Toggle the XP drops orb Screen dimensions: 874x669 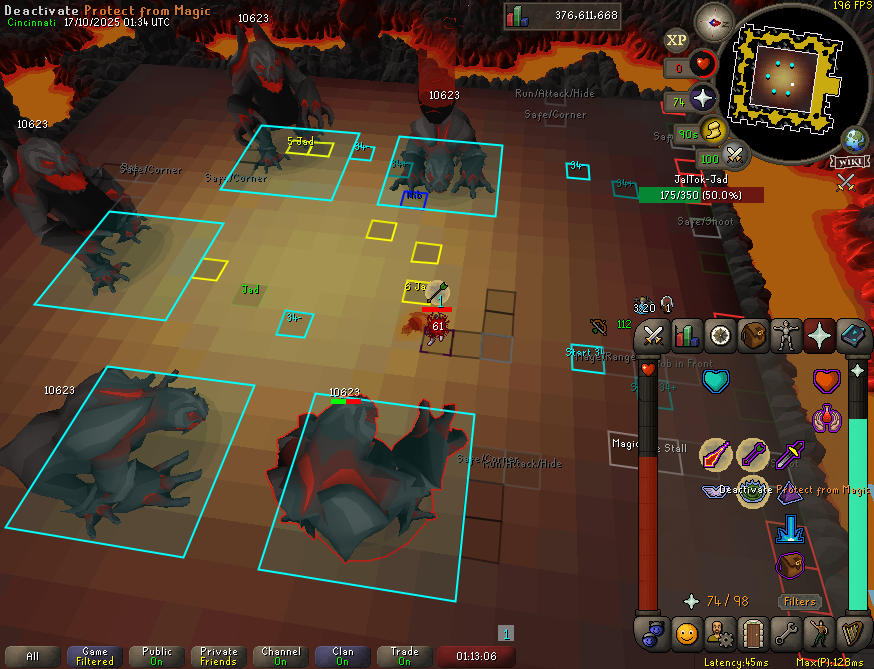pos(677,39)
